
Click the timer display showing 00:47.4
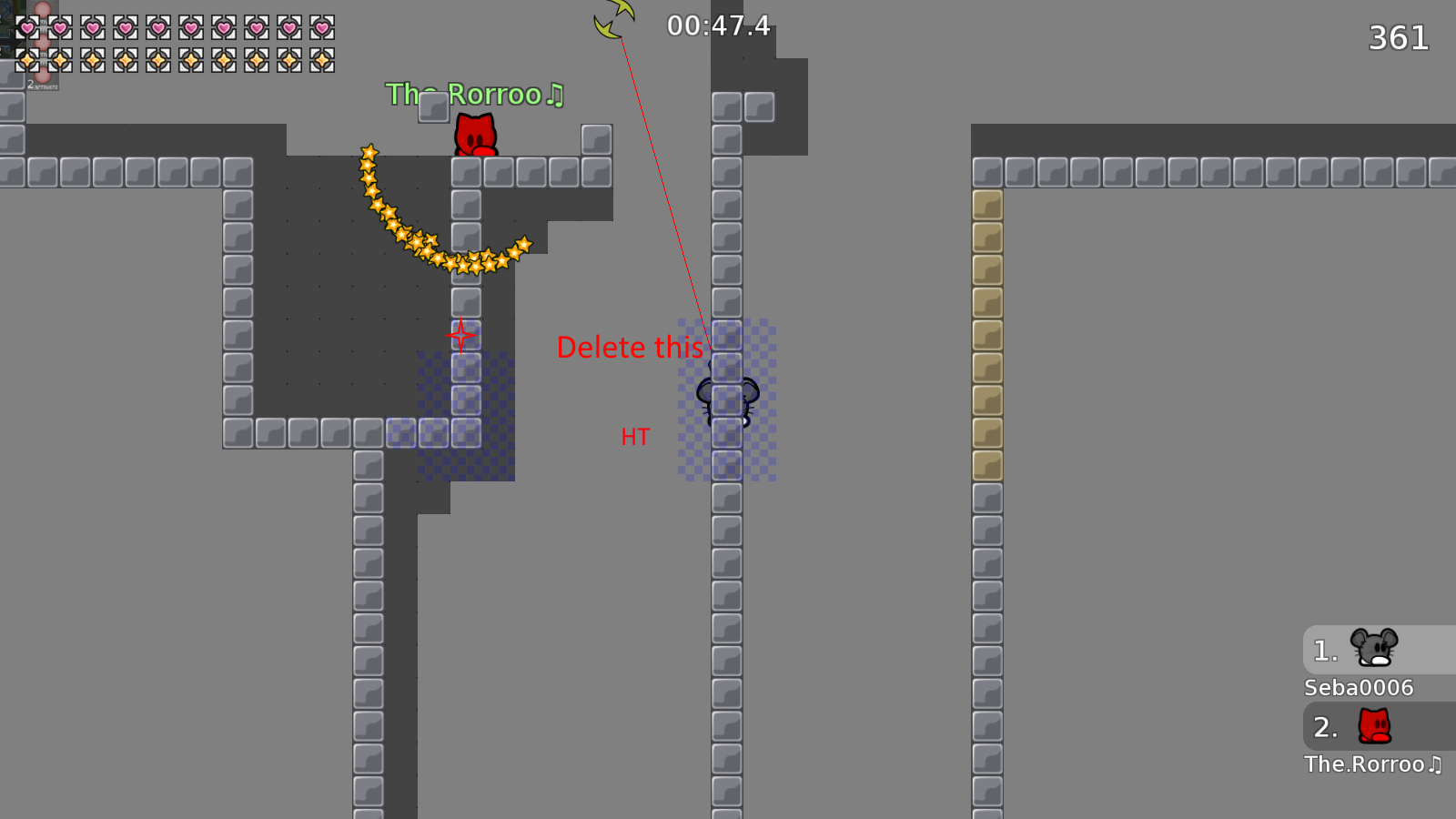tap(717, 25)
